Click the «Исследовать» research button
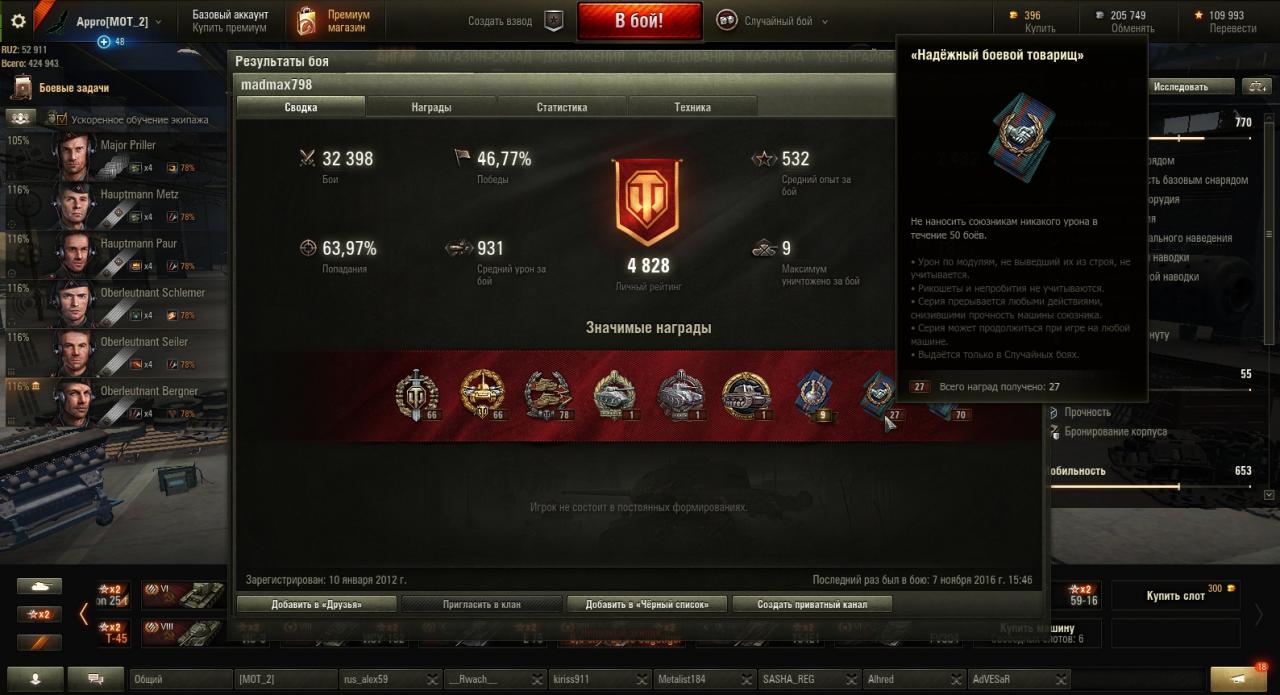This screenshot has height=695, width=1280. 1180,87
